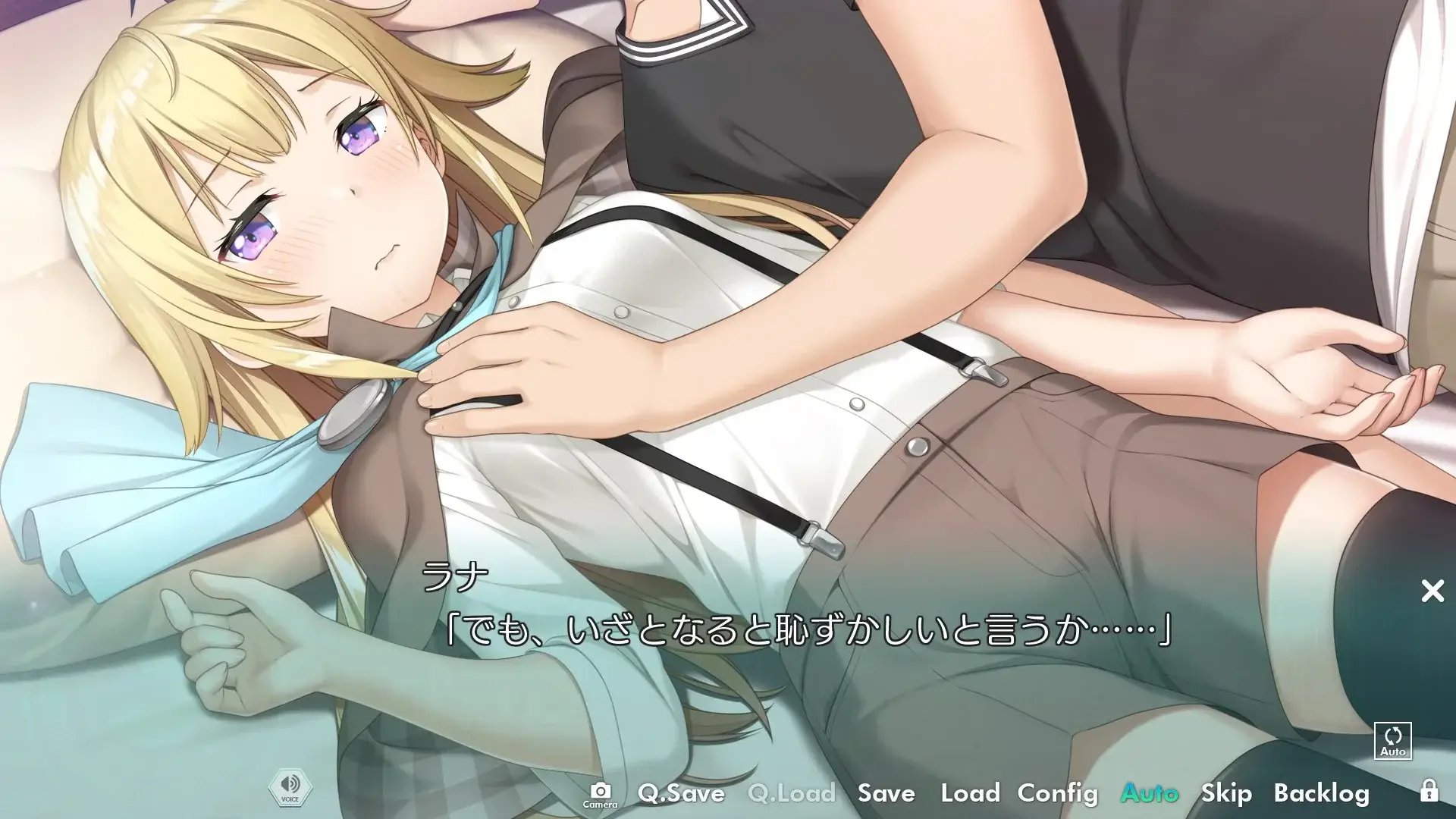Mute voice playback via the hexagonal VOICE icon
This screenshot has width=1456, height=819.
tap(290, 789)
